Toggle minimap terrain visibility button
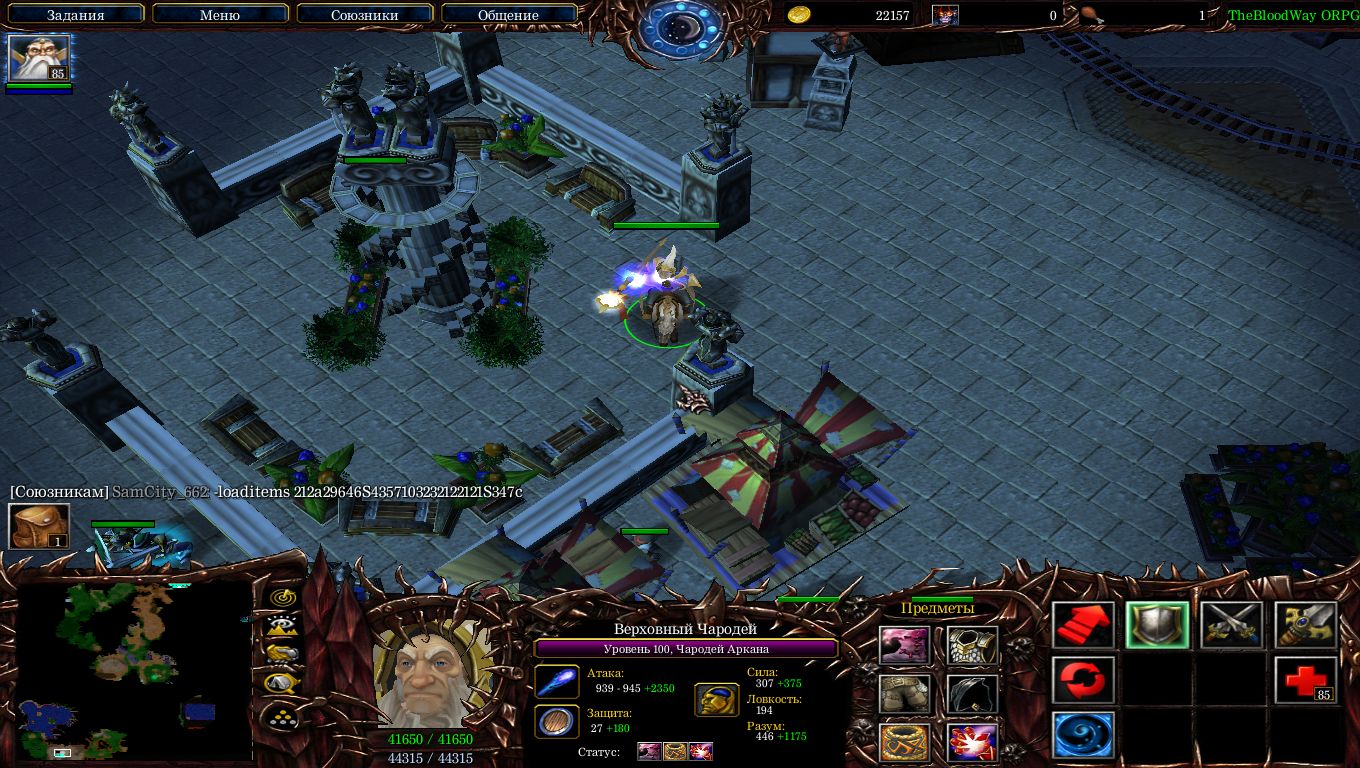 pyautogui.click(x=283, y=626)
